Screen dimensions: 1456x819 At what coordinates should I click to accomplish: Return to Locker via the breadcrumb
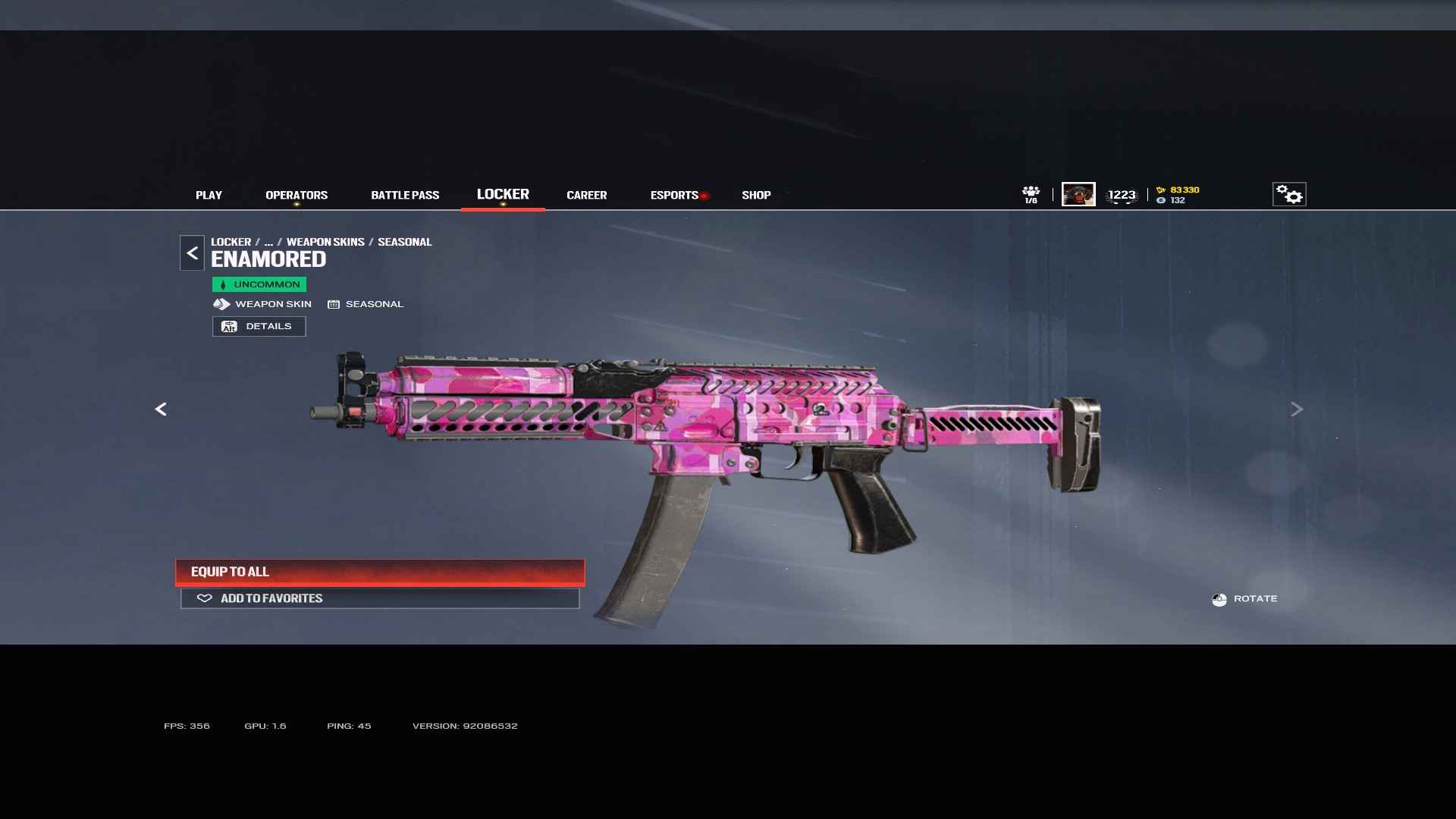(231, 242)
